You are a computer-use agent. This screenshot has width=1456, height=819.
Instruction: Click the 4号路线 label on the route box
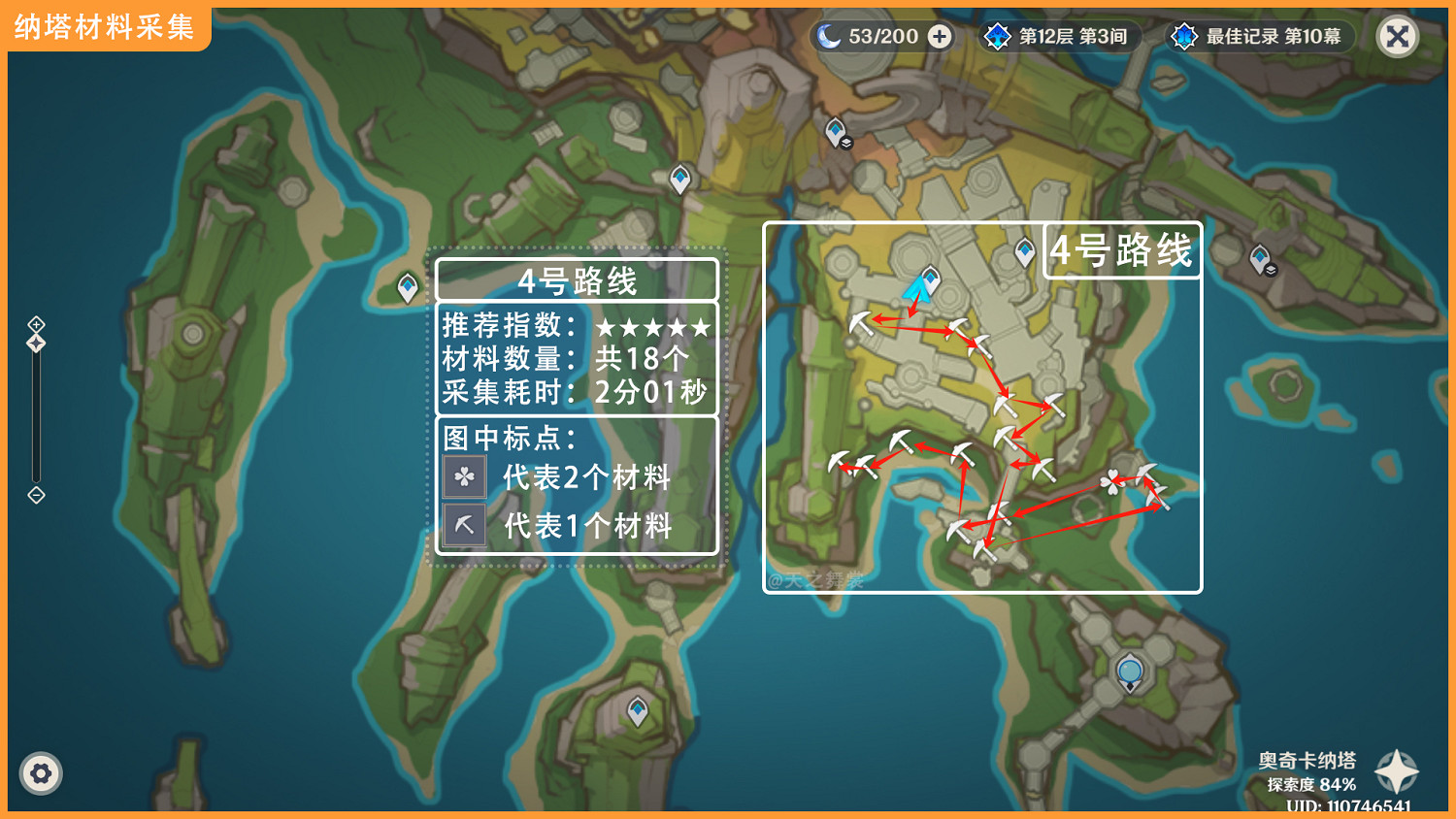[1121, 249]
